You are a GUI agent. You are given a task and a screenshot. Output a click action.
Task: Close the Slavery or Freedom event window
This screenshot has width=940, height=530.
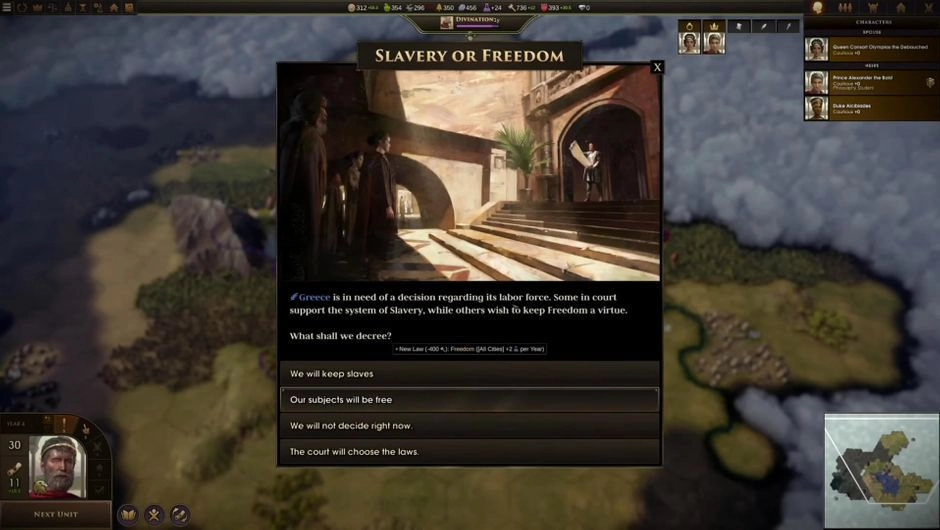point(657,68)
